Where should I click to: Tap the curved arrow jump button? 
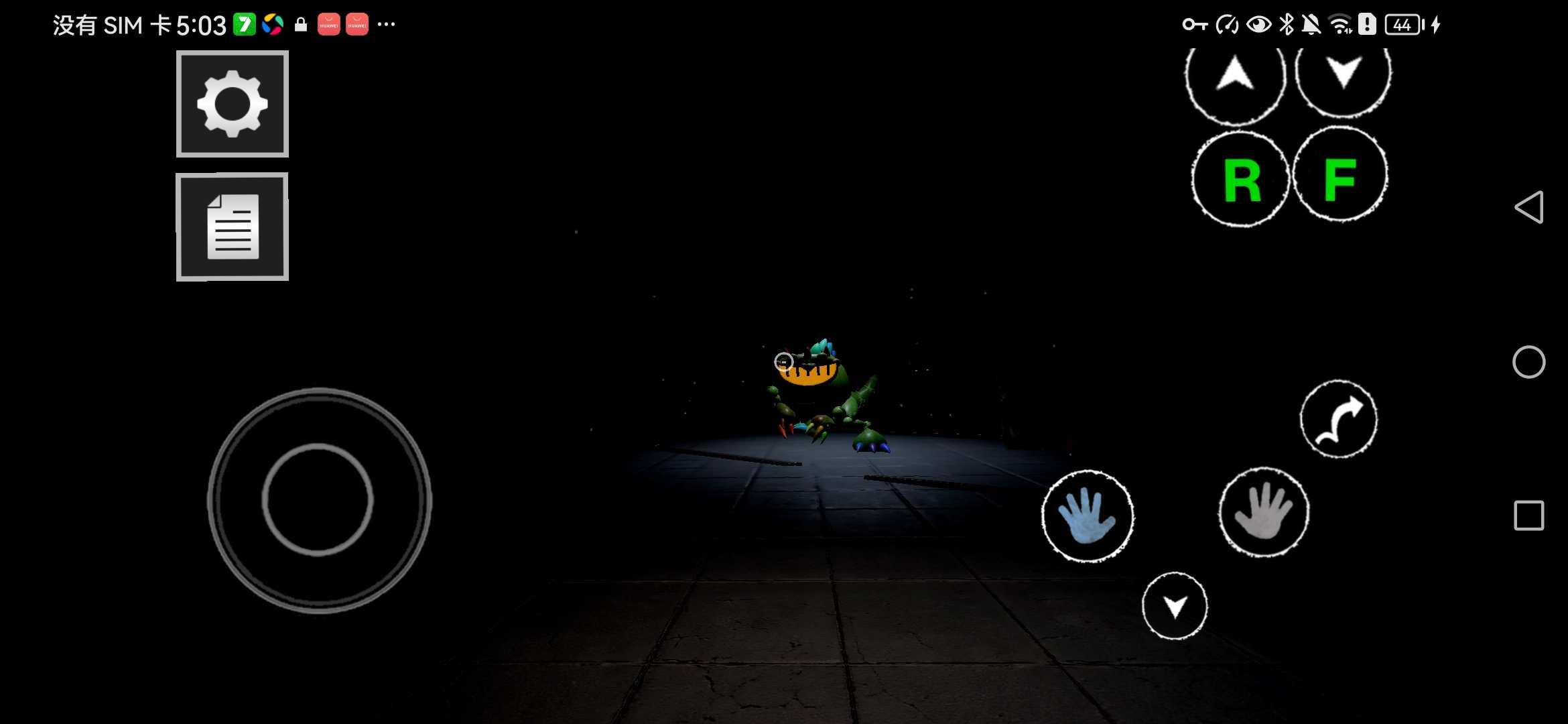[1339, 420]
